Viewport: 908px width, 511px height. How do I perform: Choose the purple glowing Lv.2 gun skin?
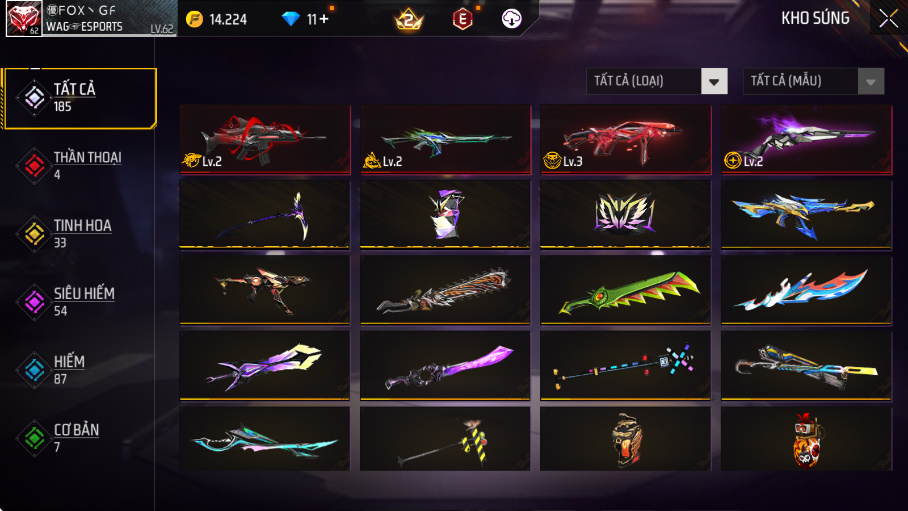(x=805, y=139)
